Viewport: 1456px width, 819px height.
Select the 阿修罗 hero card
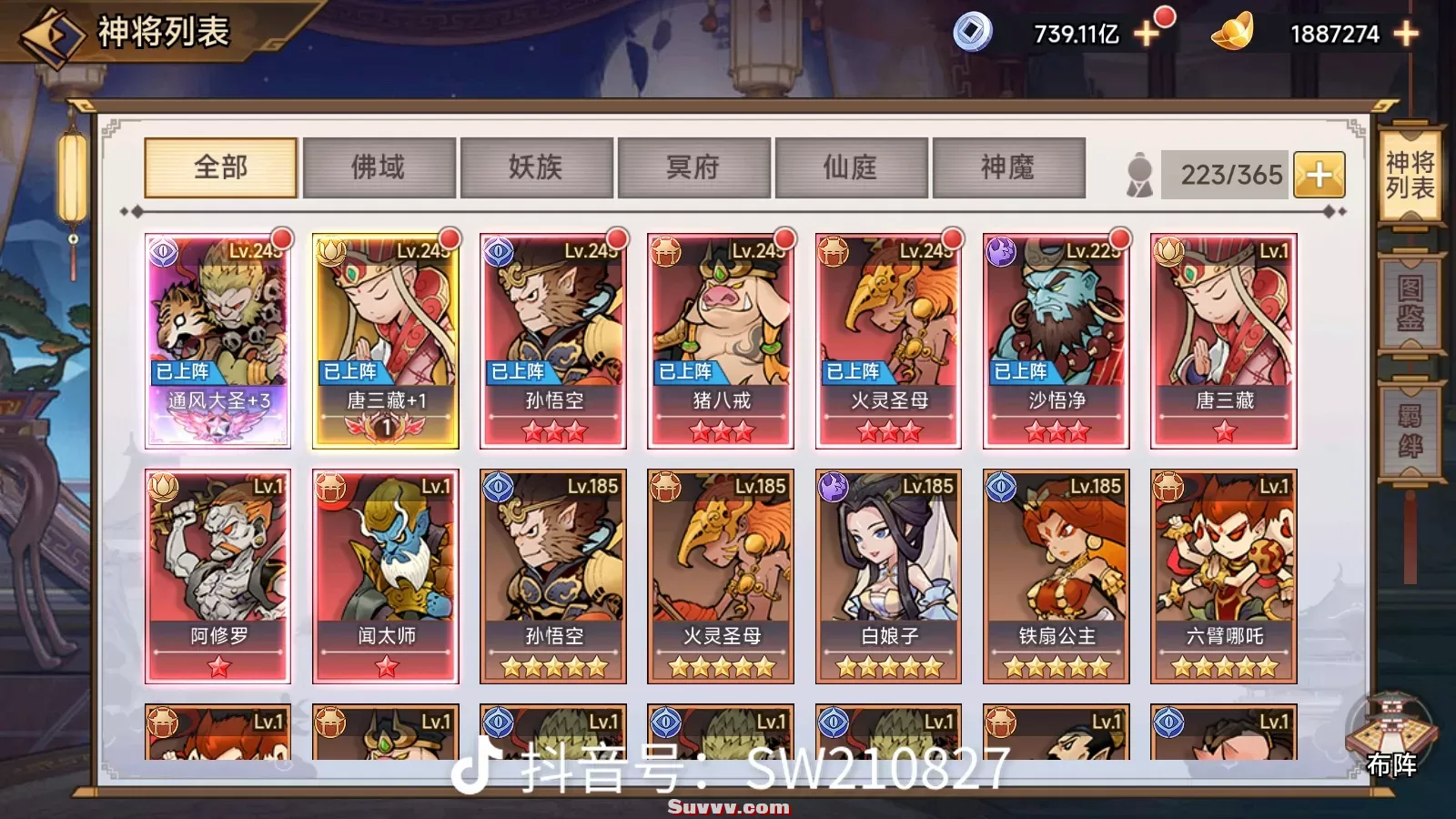point(218,576)
